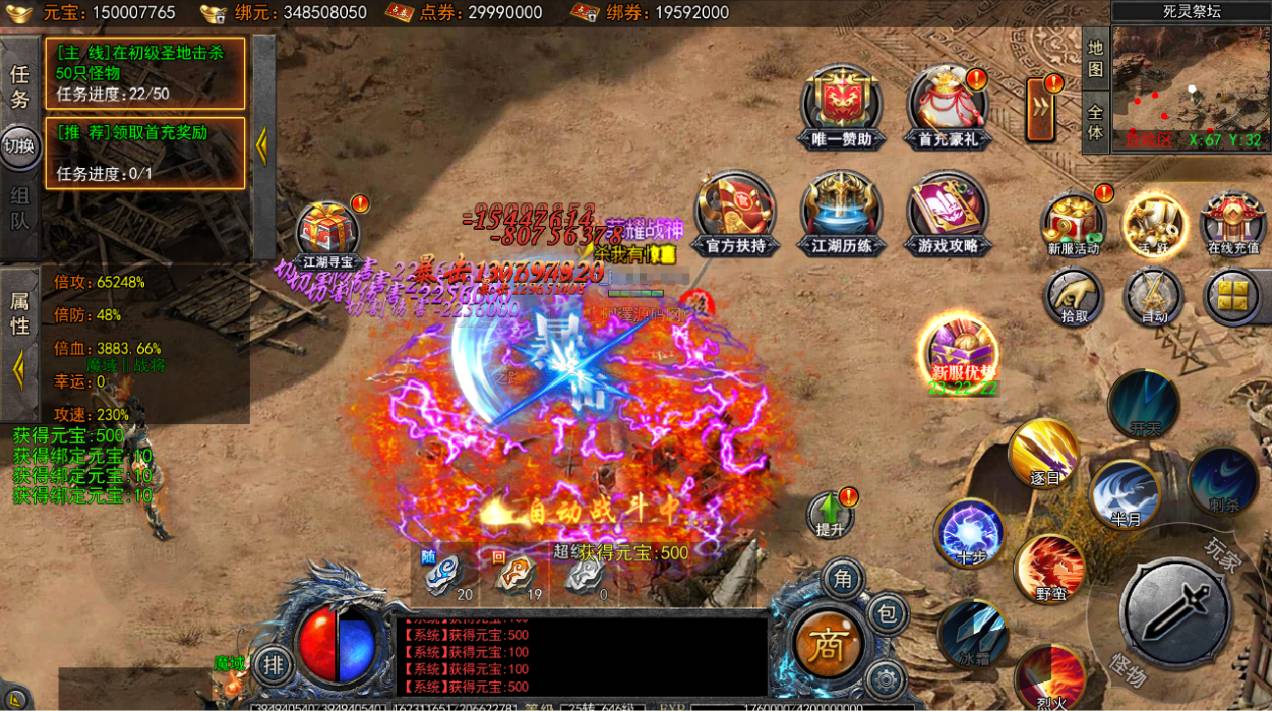Tap the 拾取 pickup hand button
The image size is (1272, 711).
coord(1074,297)
